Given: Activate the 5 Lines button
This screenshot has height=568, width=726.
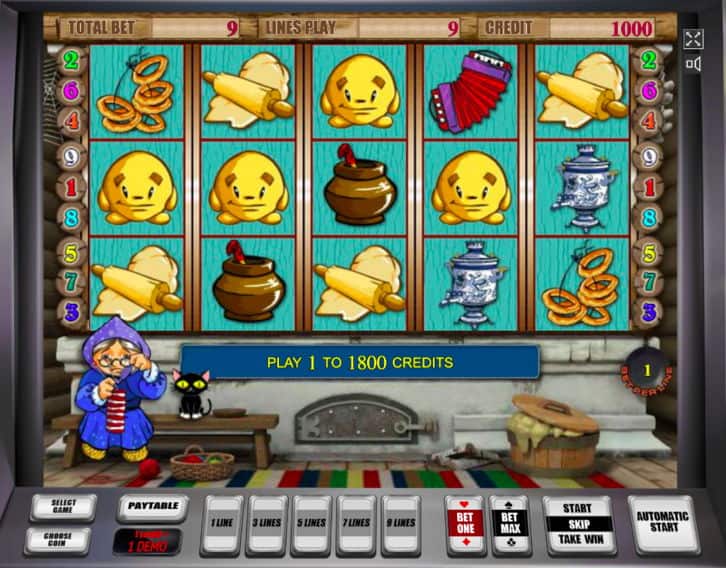Looking at the screenshot, I should click(312, 523).
